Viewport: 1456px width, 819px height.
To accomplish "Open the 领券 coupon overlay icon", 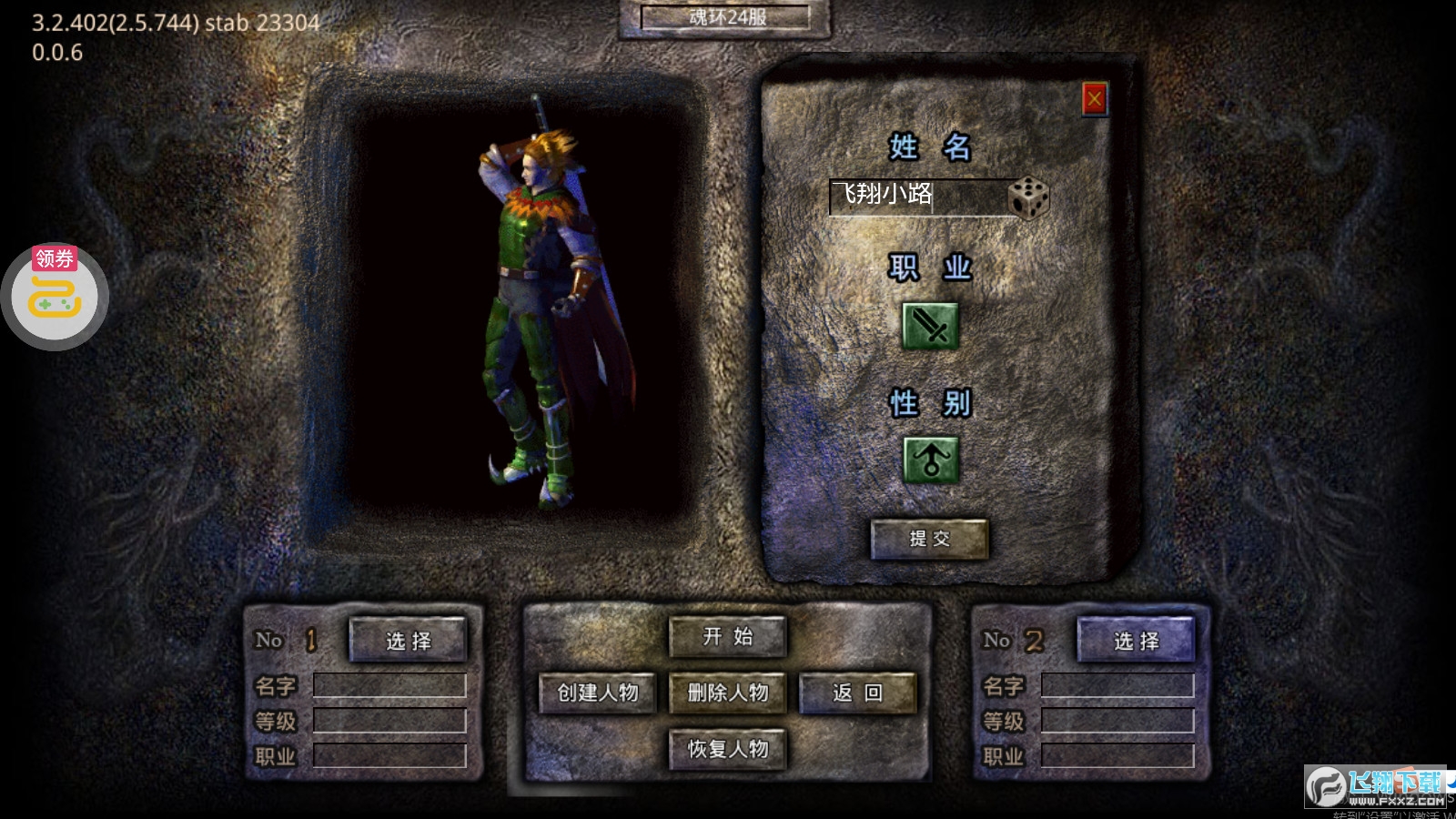I will pos(55,295).
